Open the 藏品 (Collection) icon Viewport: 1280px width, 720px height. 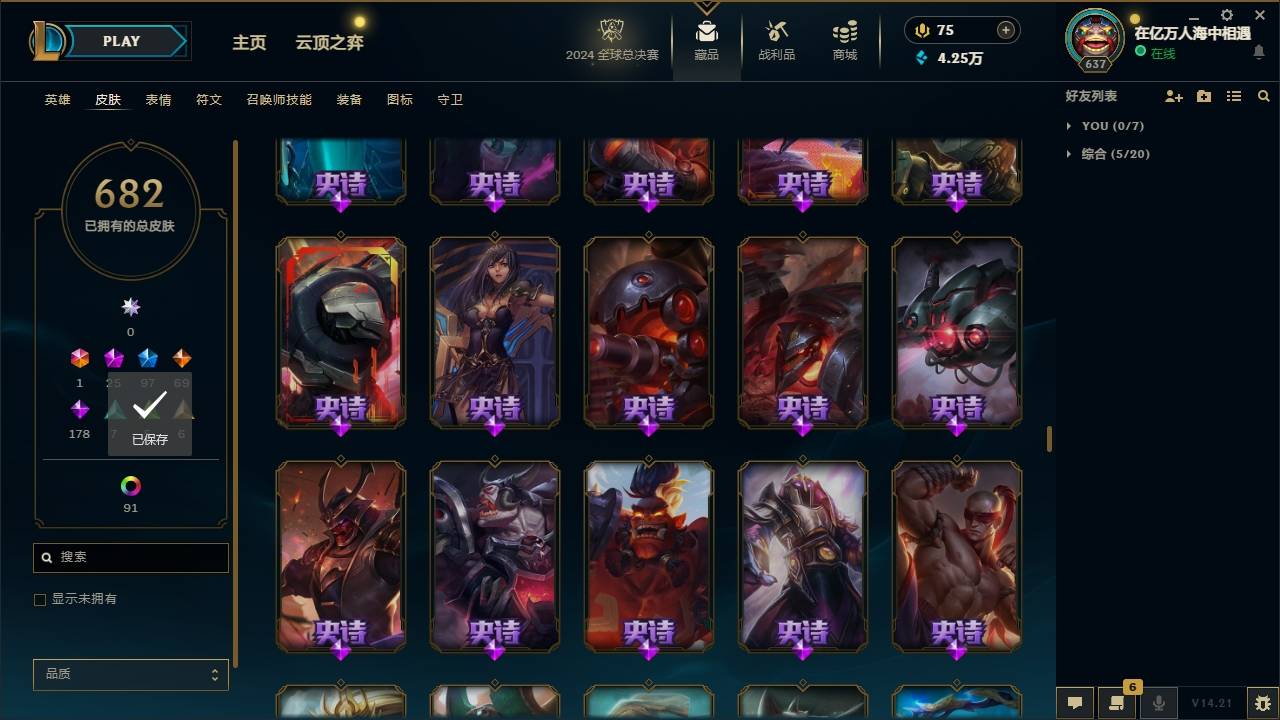coord(706,40)
